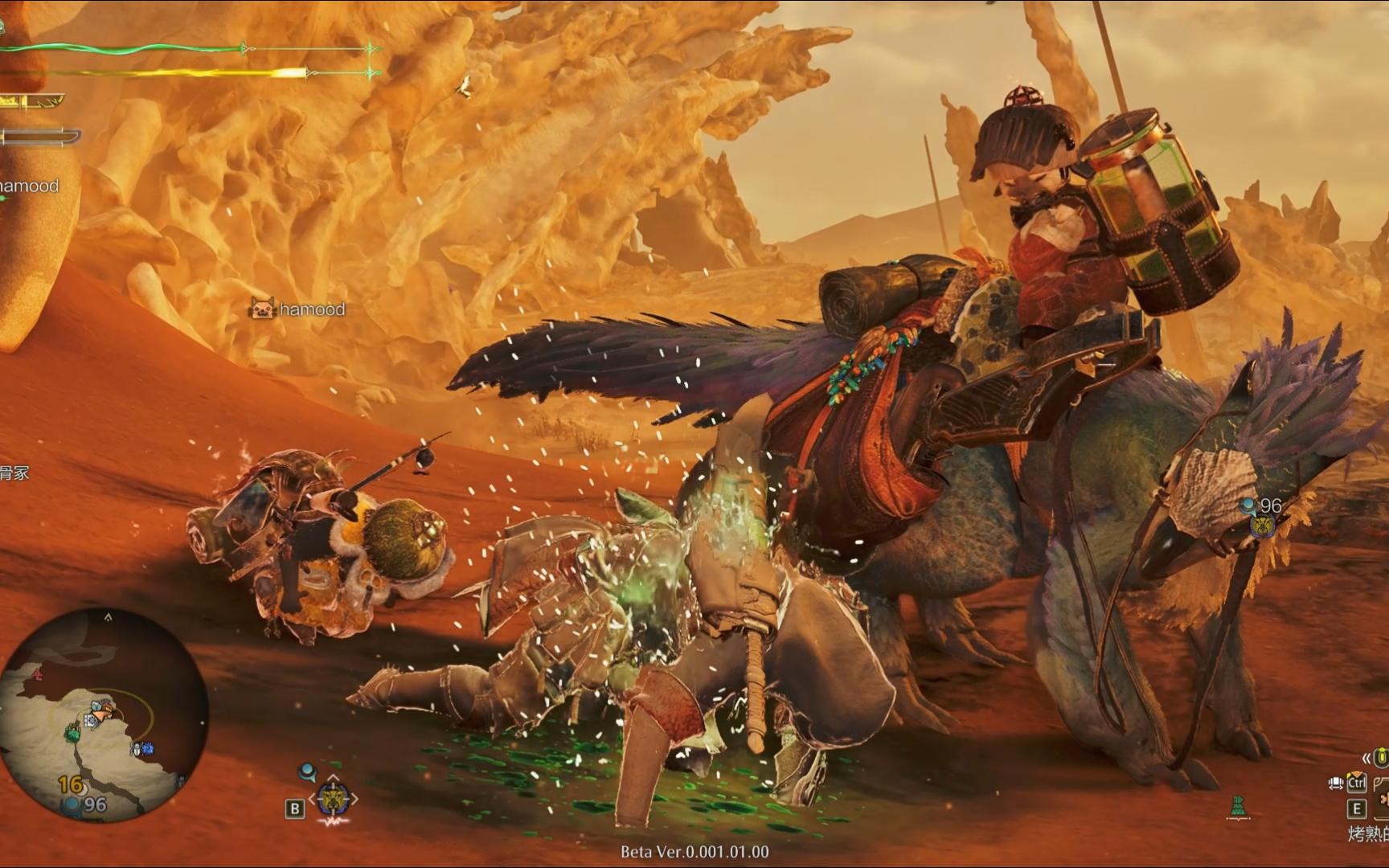1389x868 pixels.
Task: Click the green tent icon at bottom right
Action: pyautogui.click(x=1238, y=805)
